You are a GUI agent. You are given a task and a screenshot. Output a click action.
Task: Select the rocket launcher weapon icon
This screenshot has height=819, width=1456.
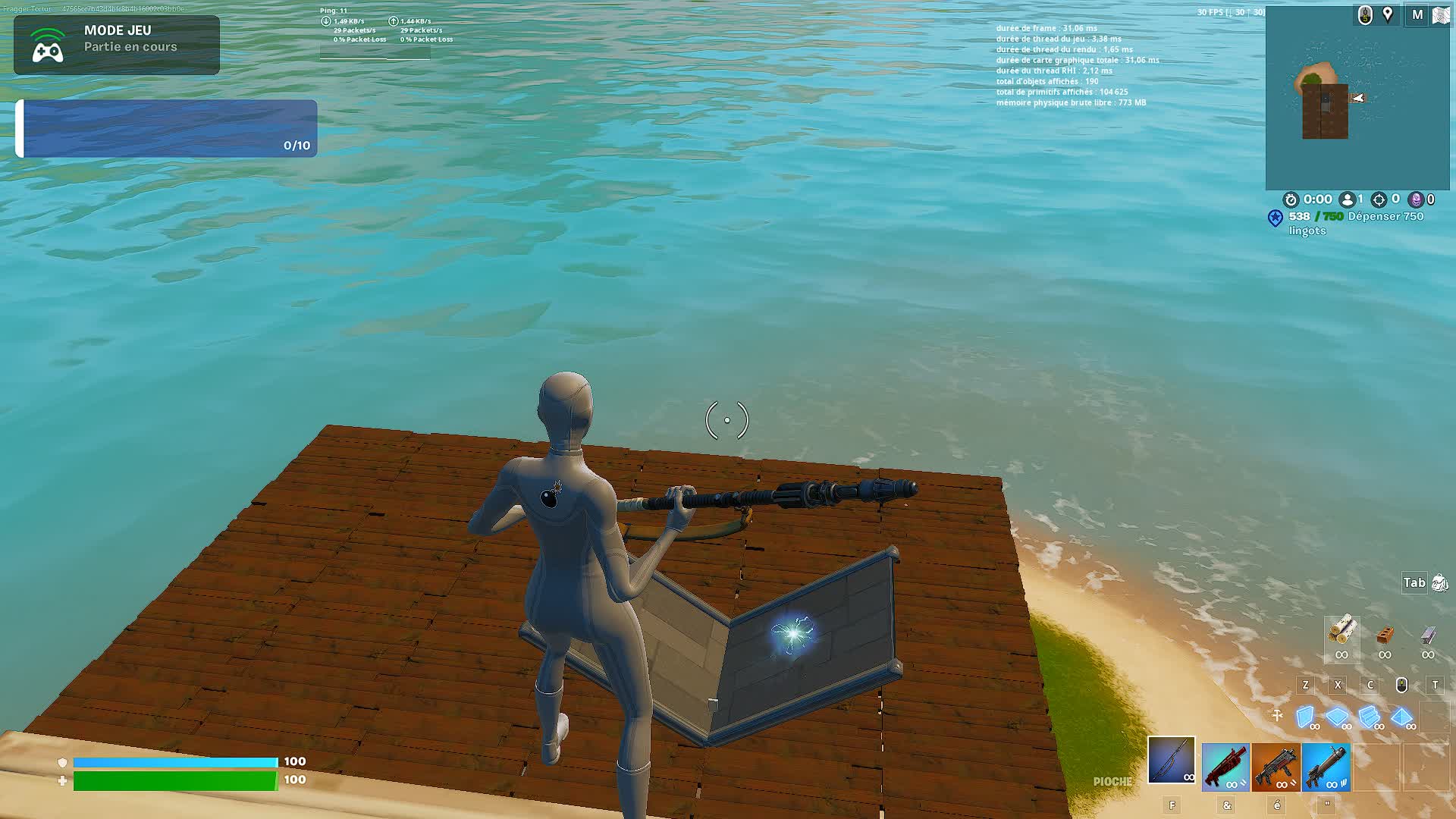click(1329, 767)
